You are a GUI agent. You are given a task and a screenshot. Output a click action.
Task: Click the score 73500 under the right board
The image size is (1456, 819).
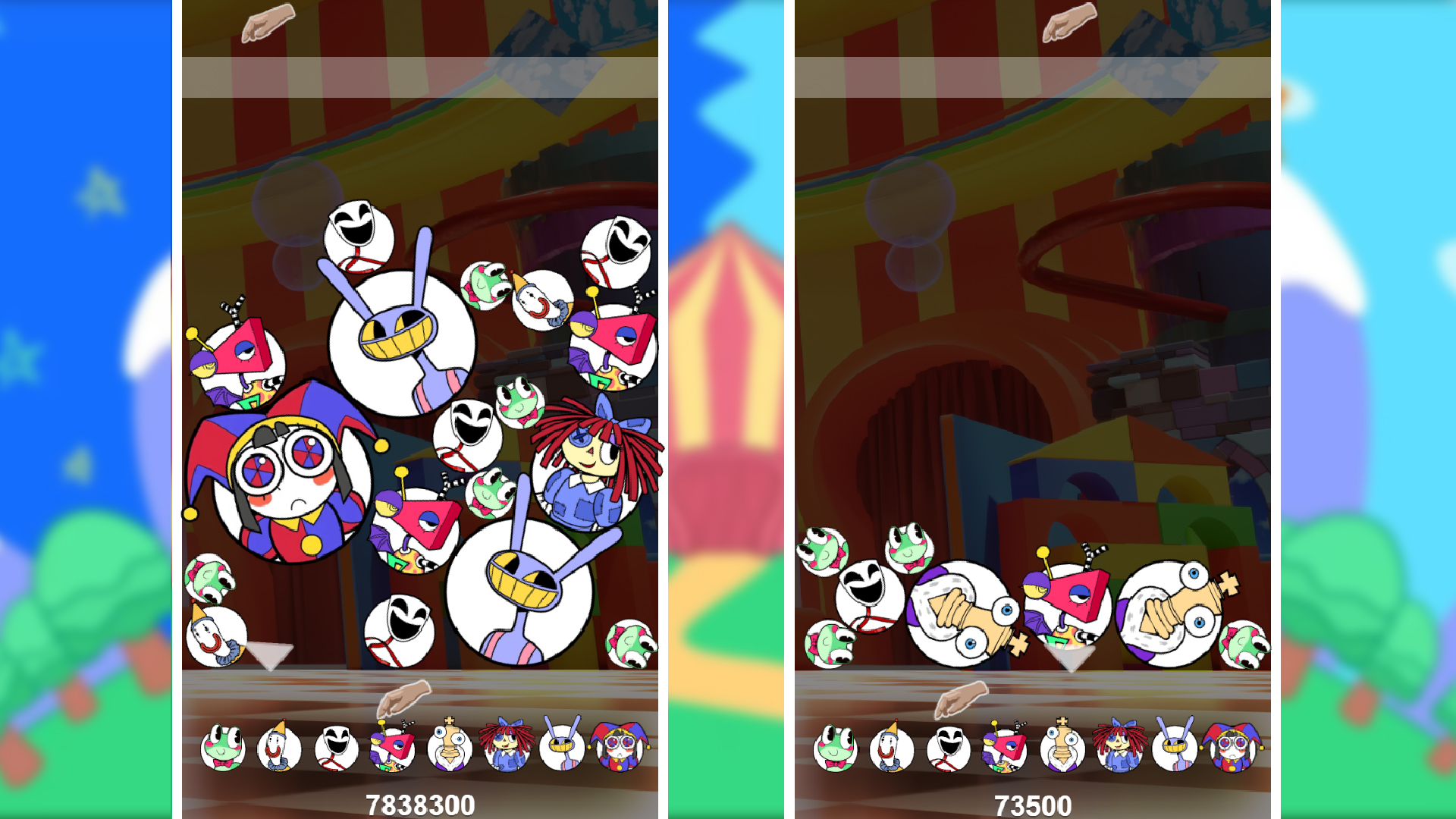pos(1033,803)
